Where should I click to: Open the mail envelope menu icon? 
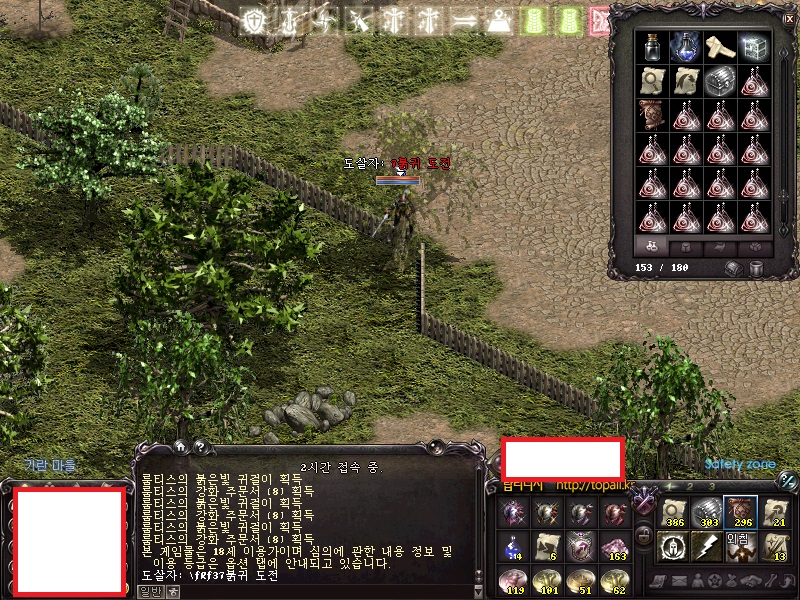point(679,580)
